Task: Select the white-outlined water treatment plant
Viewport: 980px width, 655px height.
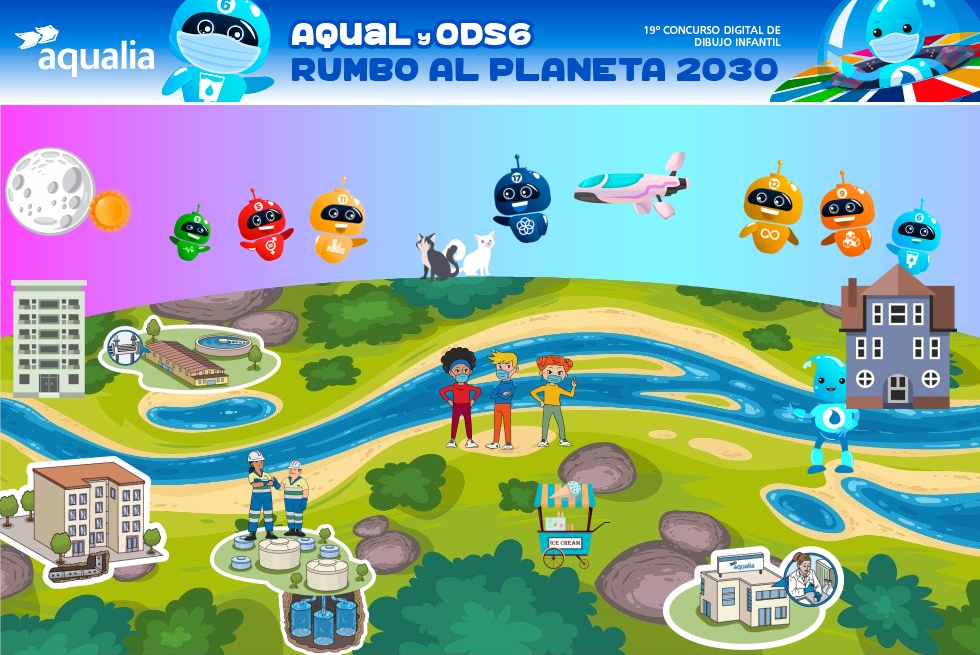Action: [192, 357]
